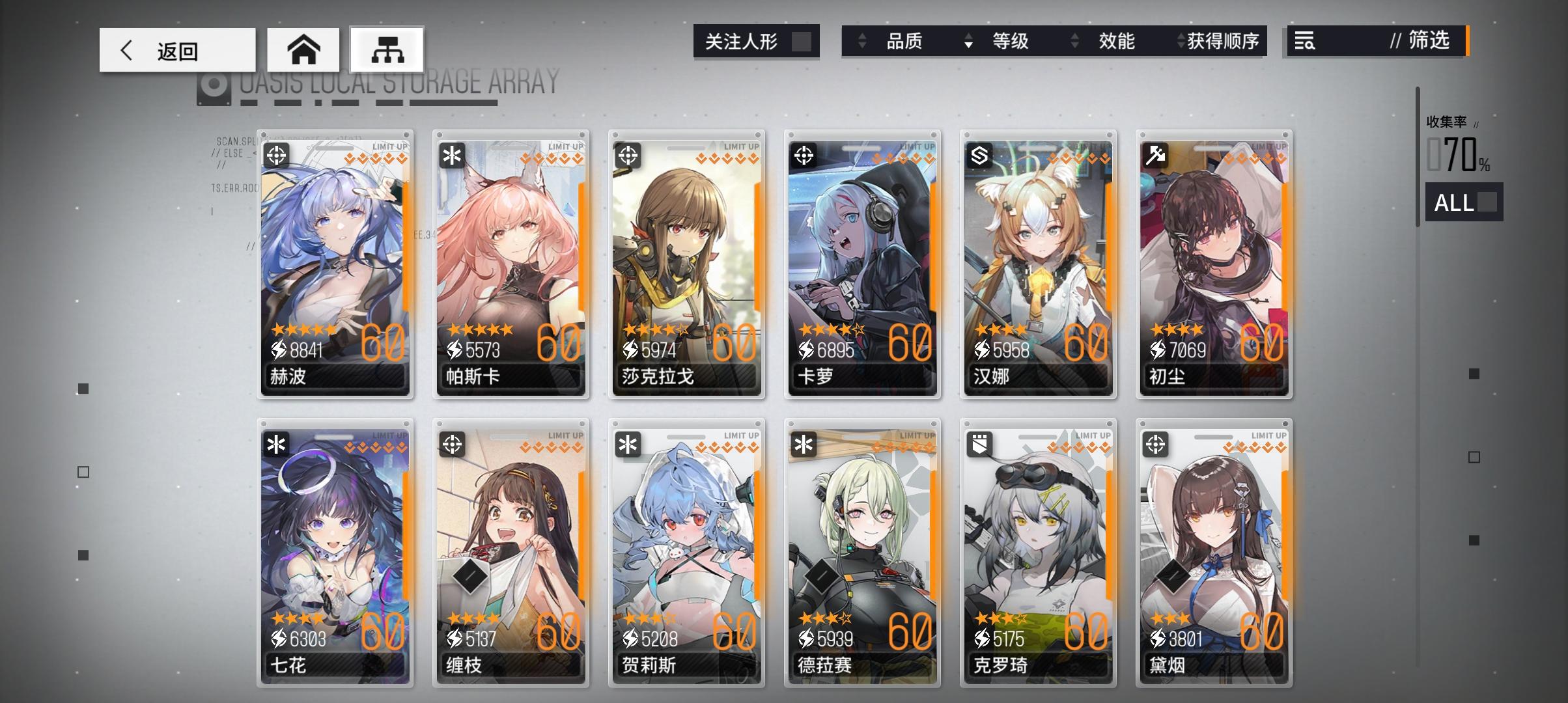Open the storage array view icon beside home
Screen dimensions: 1568x703
(387, 49)
